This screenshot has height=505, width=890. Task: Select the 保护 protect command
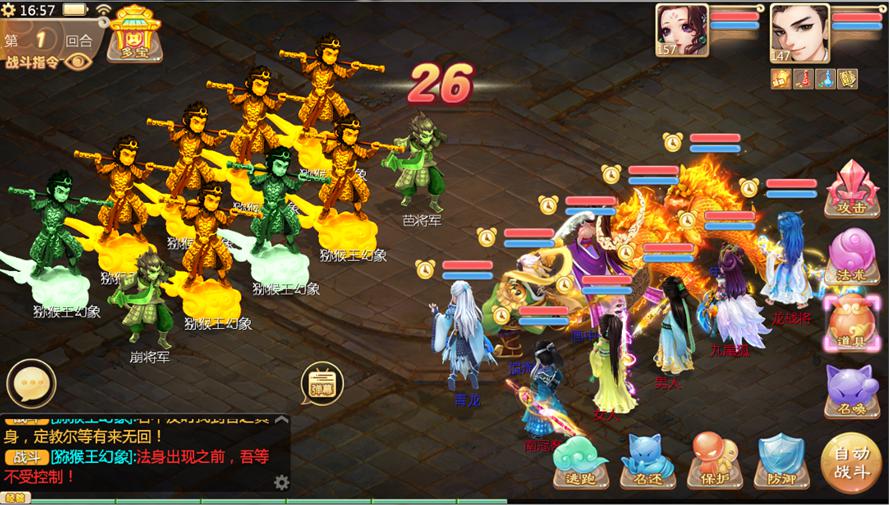714,463
